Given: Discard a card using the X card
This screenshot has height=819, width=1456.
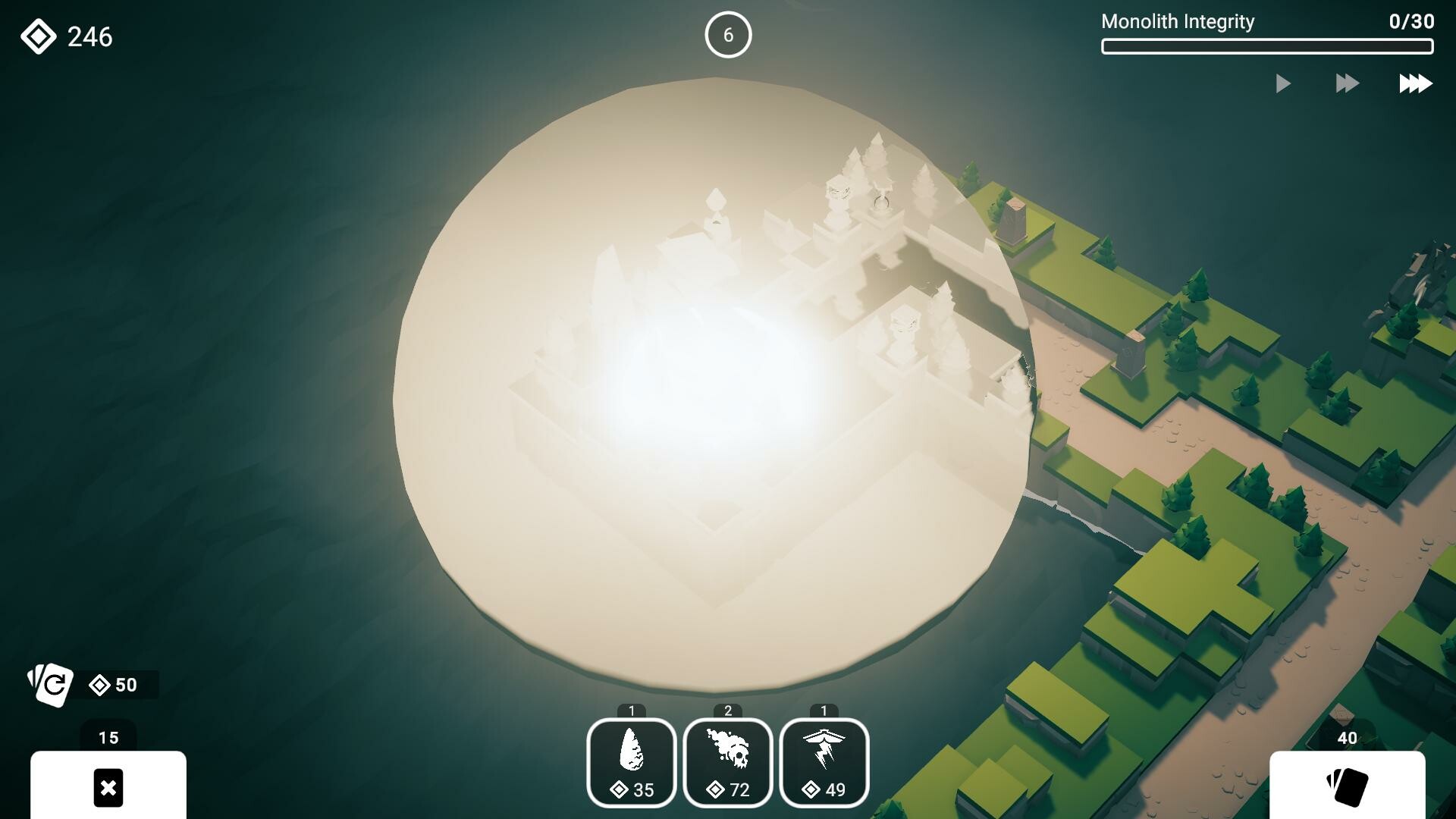Looking at the screenshot, I should click(108, 788).
